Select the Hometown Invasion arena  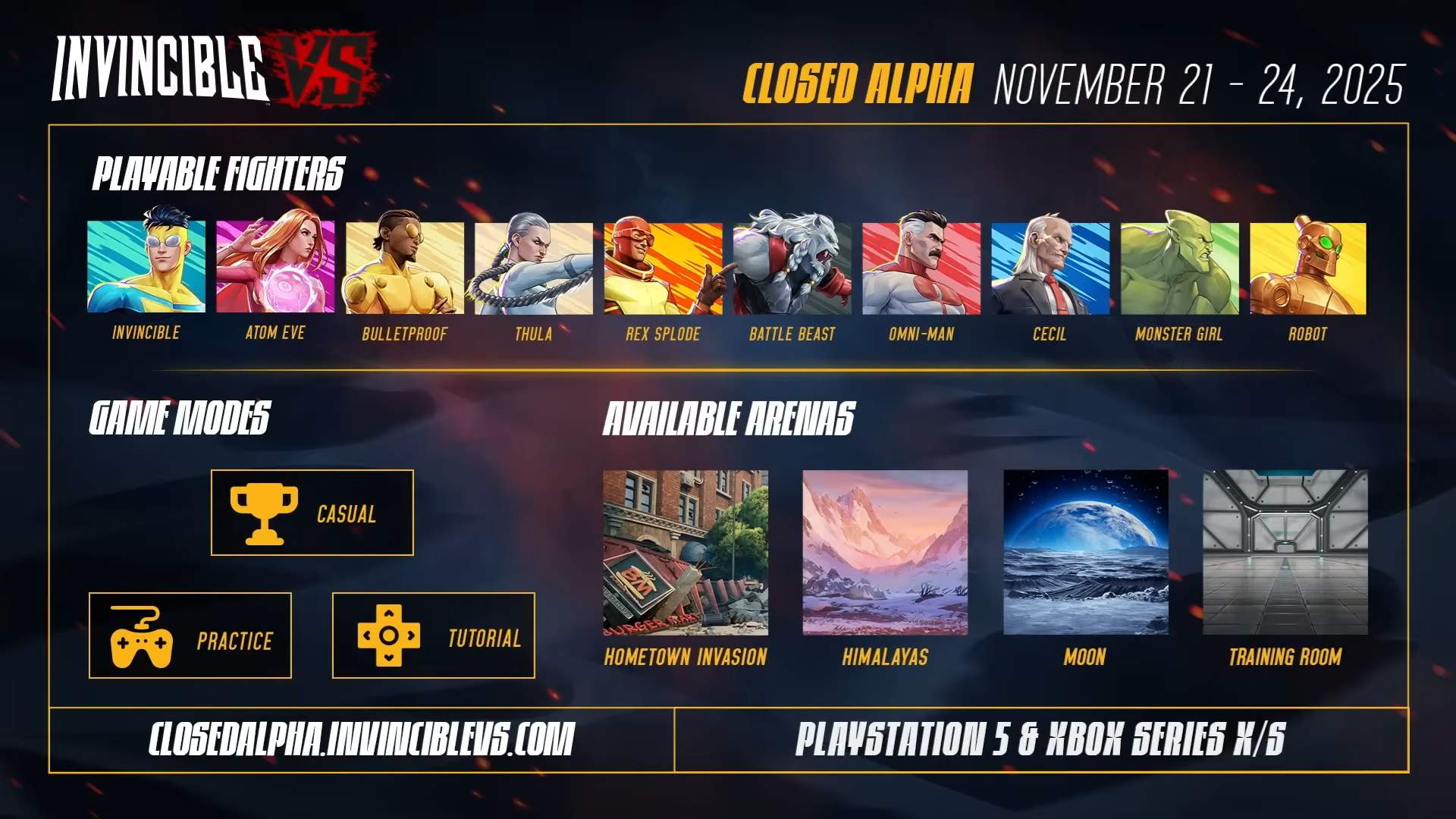coord(686,553)
